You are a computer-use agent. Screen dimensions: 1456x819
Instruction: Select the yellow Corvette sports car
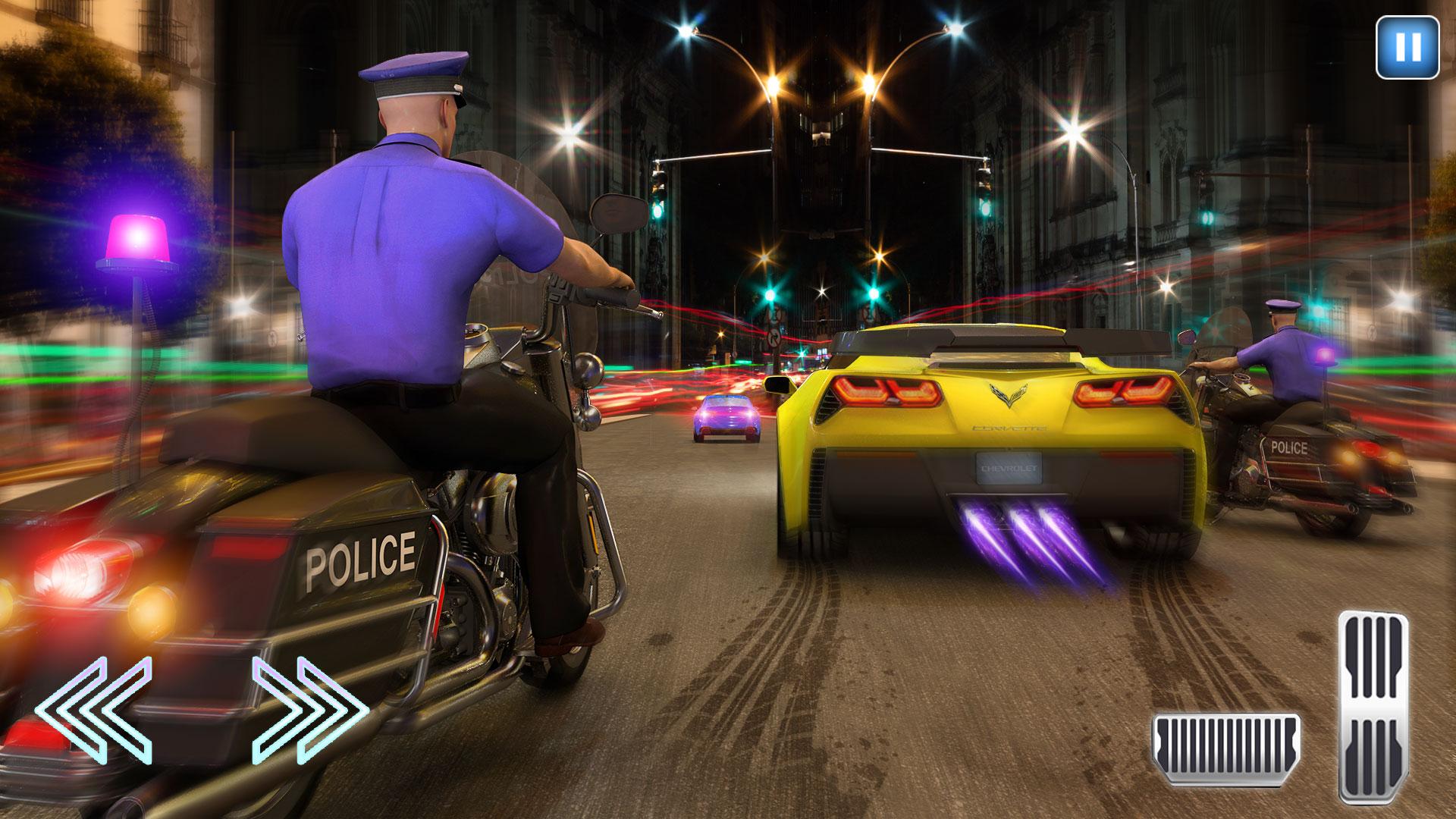(x=986, y=440)
